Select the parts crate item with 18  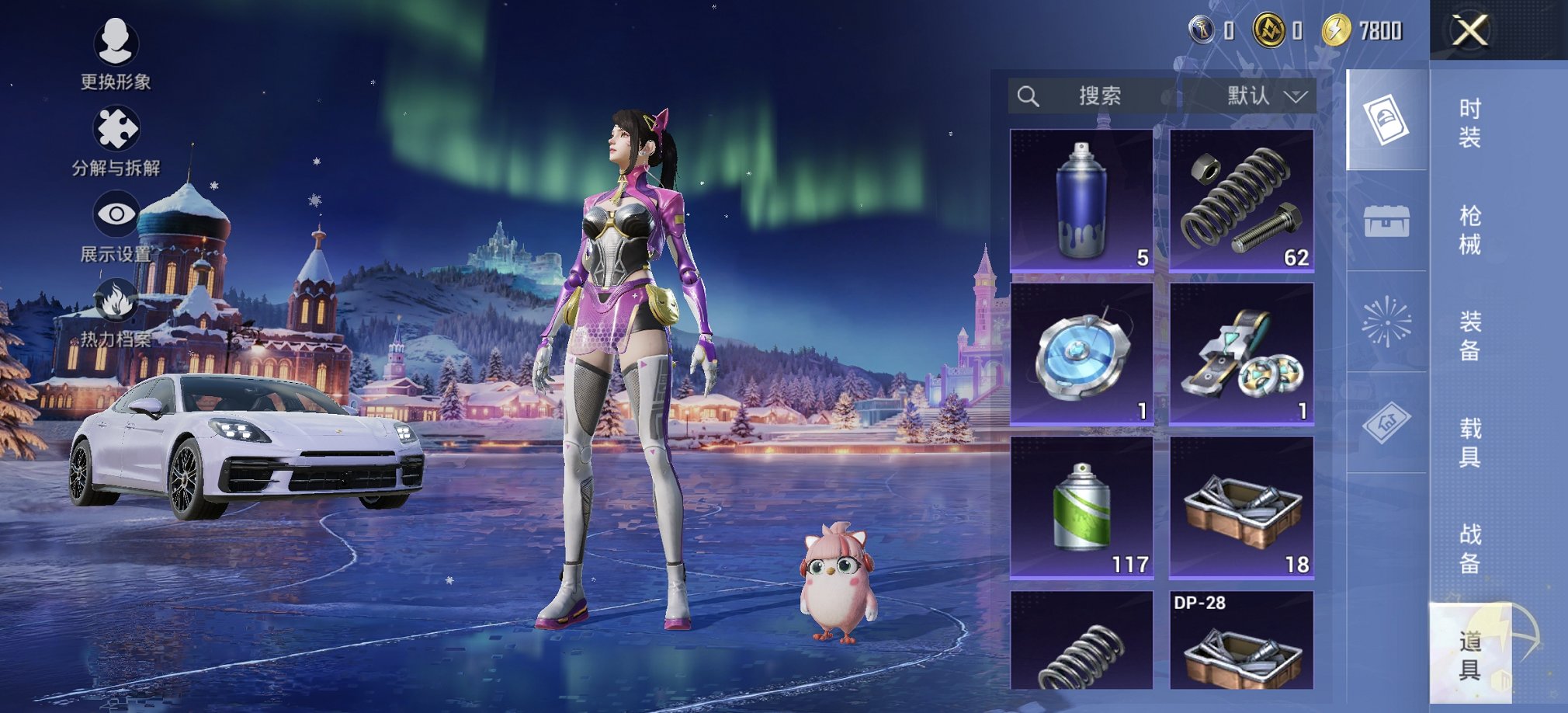pos(1241,507)
